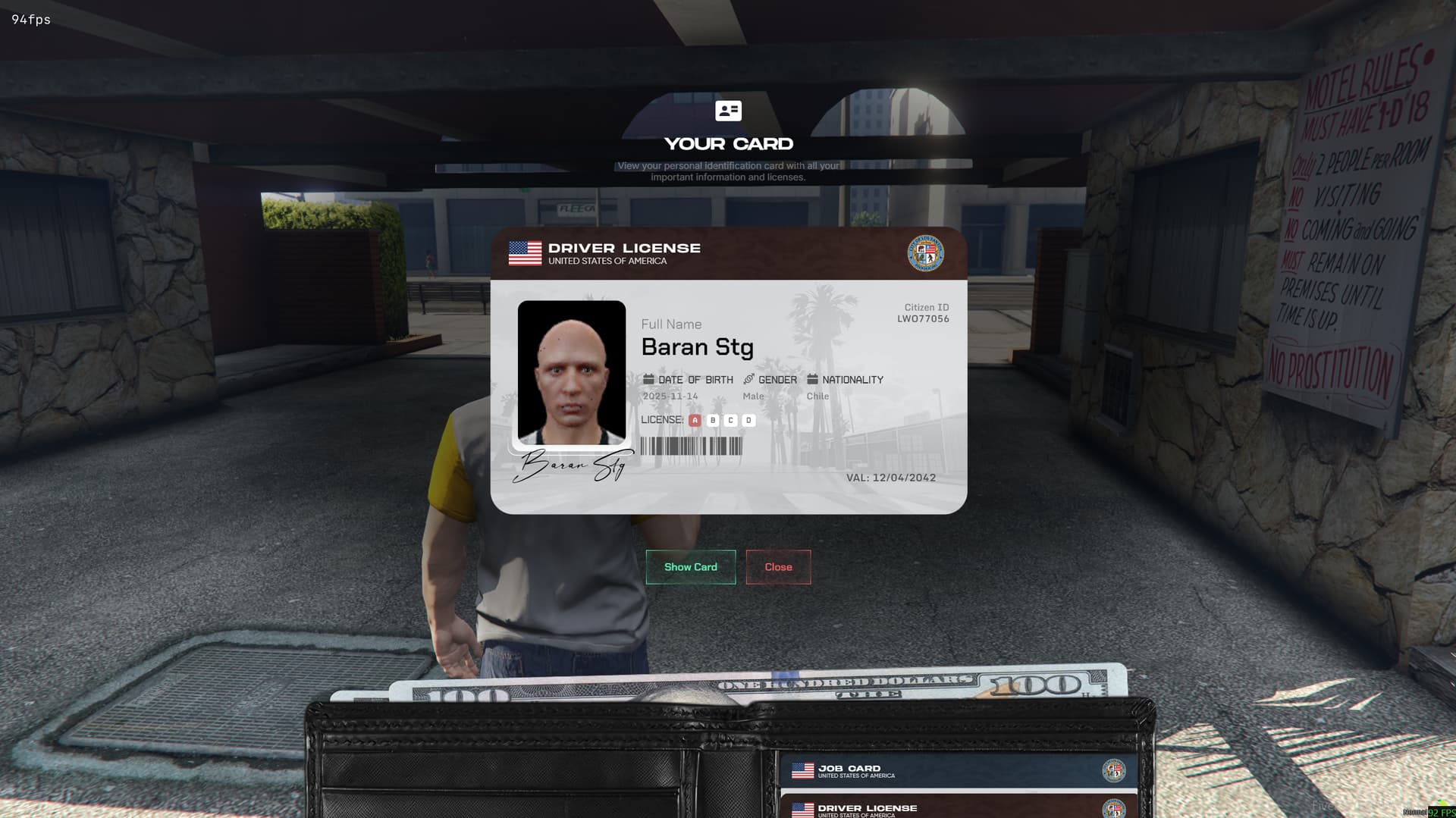Click the icon next to NATIONALITY label

tap(811, 379)
